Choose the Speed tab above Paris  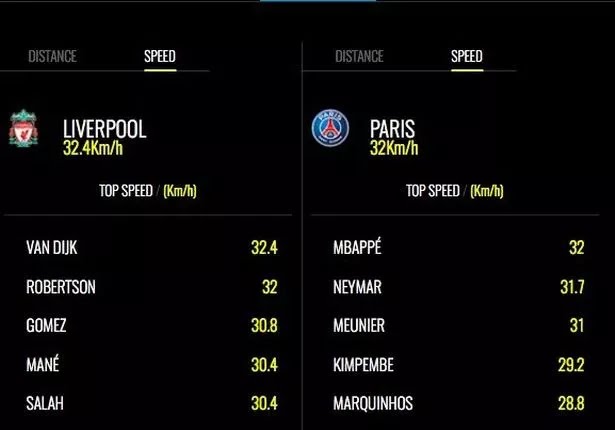466,57
